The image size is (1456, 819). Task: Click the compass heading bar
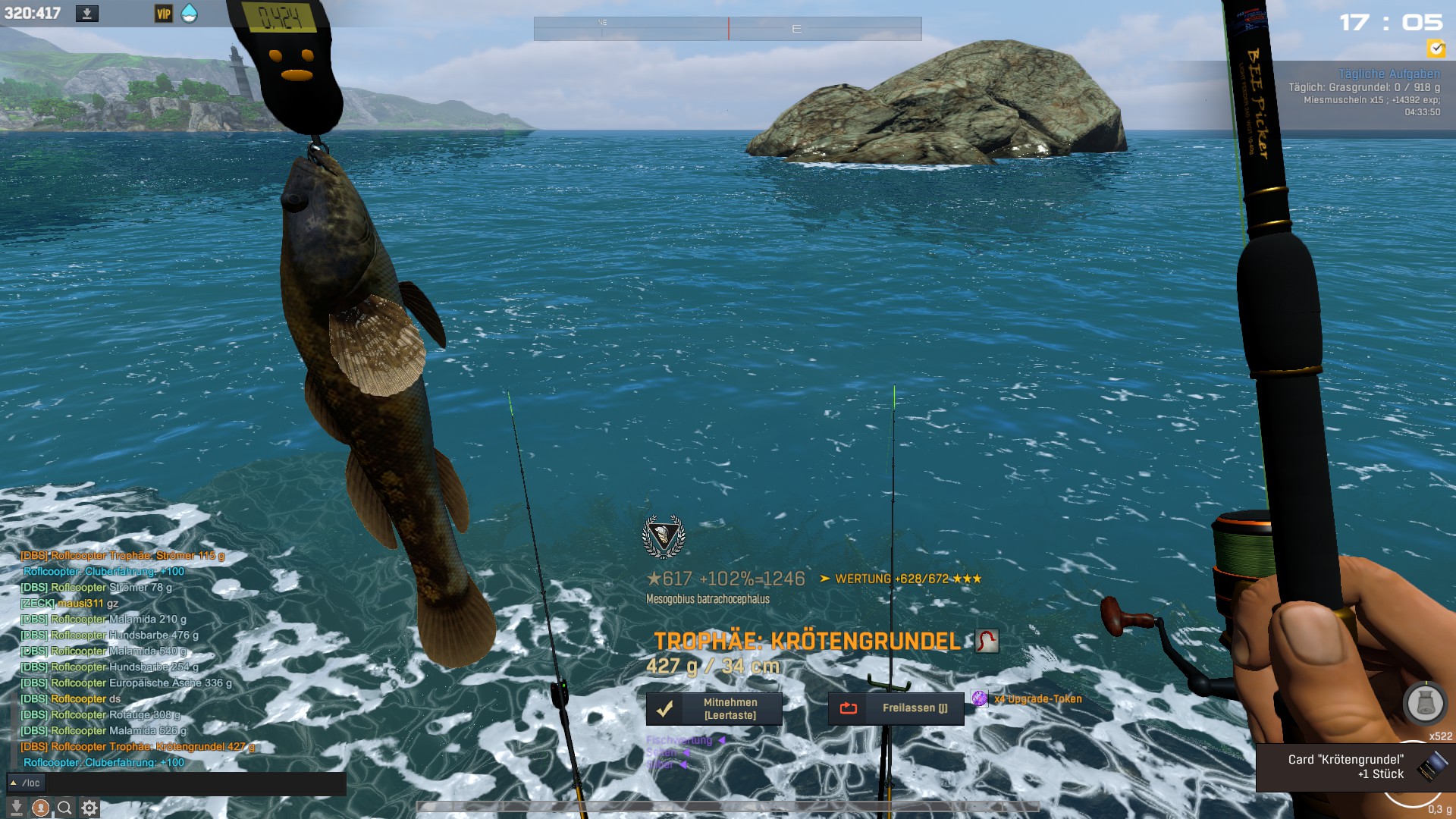[x=727, y=29]
